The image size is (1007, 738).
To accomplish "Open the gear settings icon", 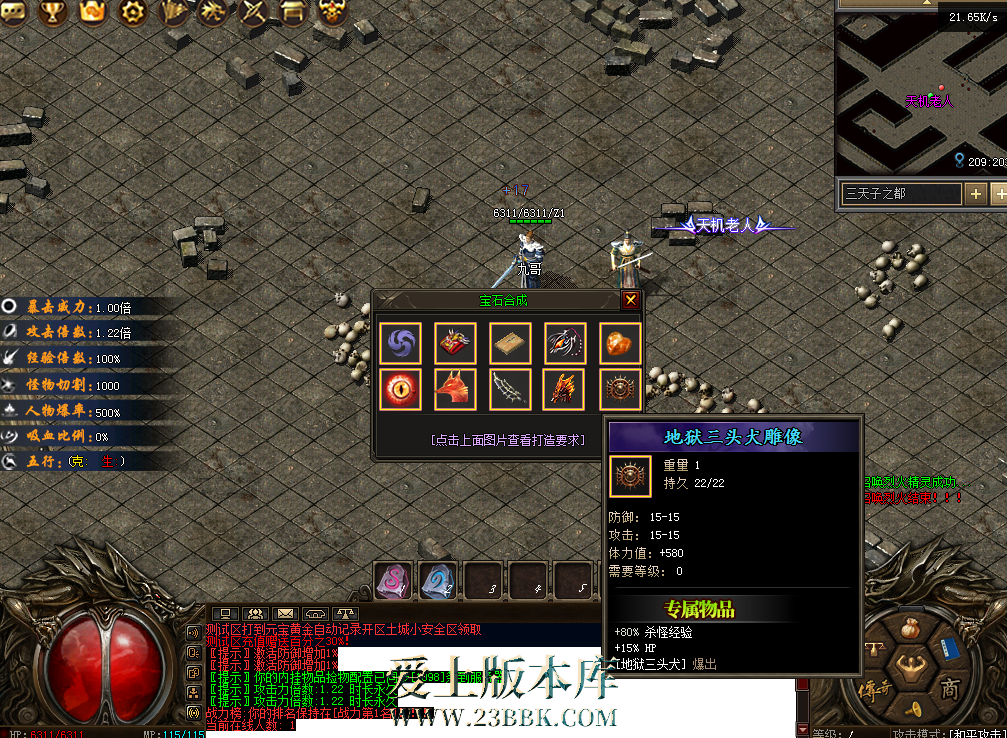I will pyautogui.click(x=132, y=12).
